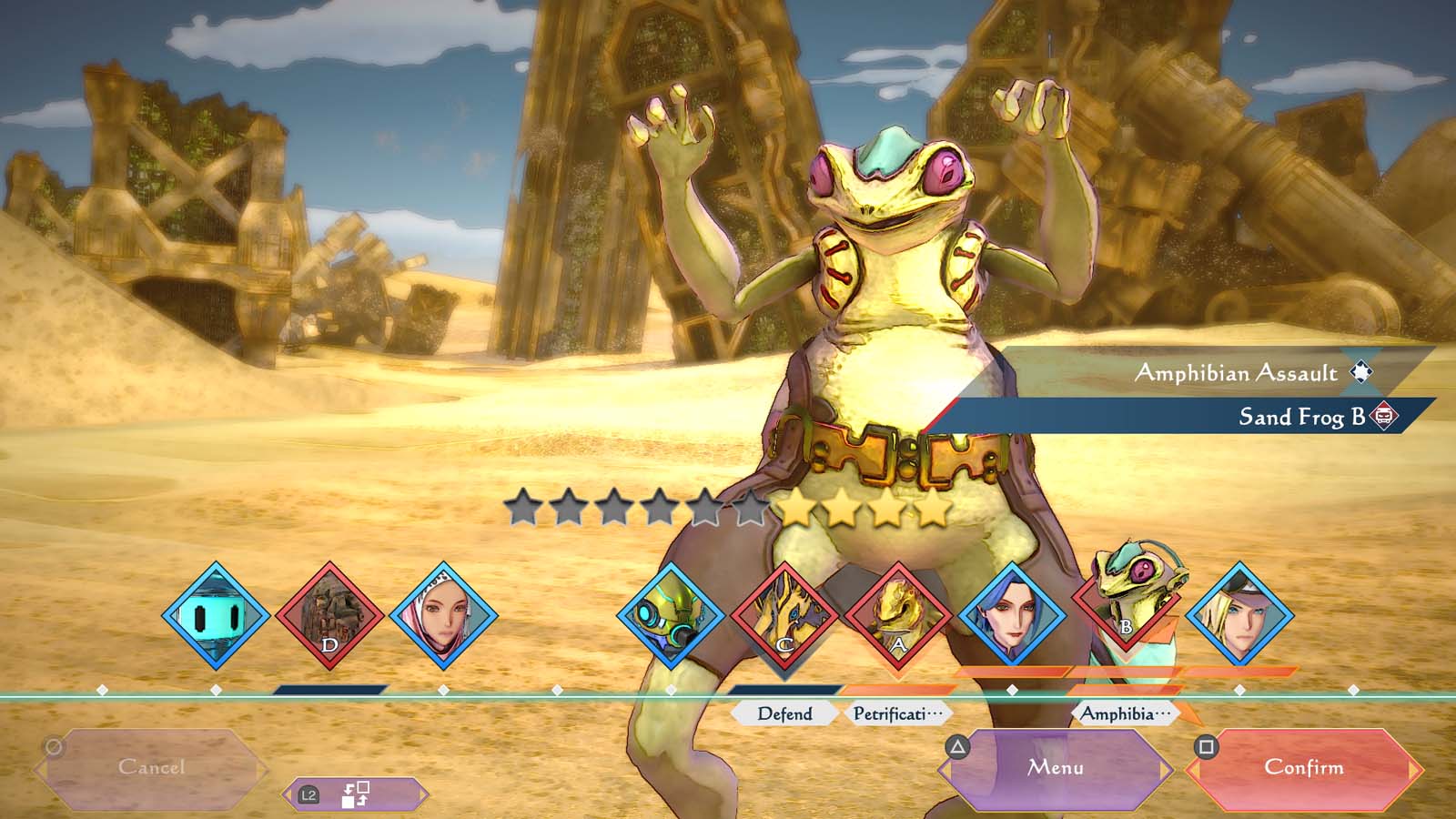Select enemy C's timeline portrait
This screenshot has height=819, width=1456.
tap(784, 616)
